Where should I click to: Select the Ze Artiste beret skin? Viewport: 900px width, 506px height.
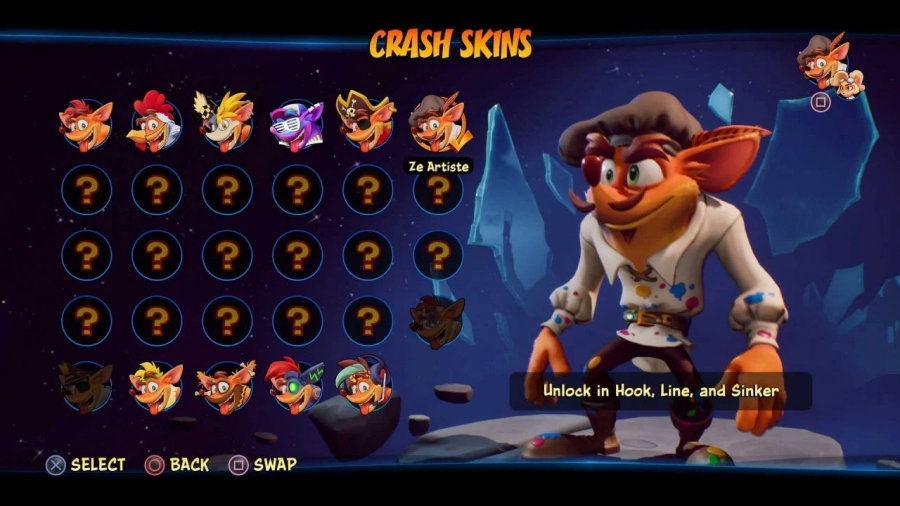tap(437, 123)
